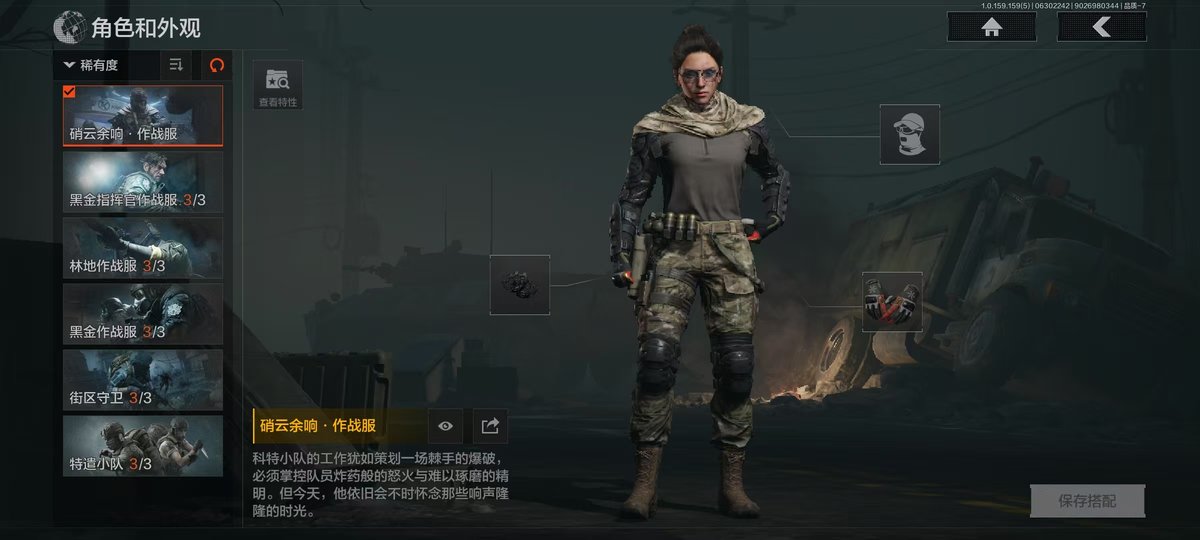Viewport: 1200px width, 540px height.
Task: Share the outfit with the share icon
Action: pyautogui.click(x=490, y=426)
